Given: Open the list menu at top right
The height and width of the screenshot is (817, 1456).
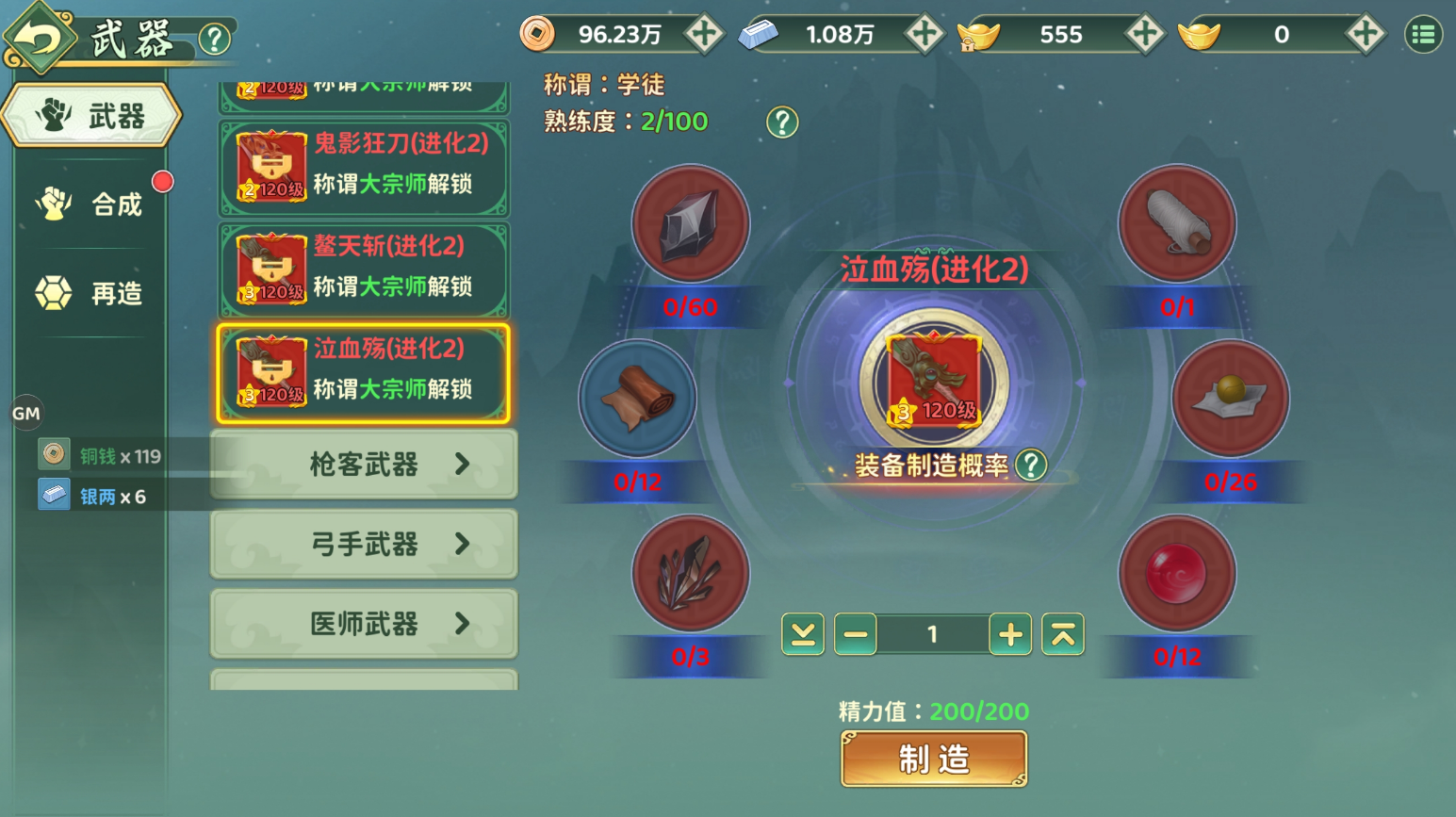Looking at the screenshot, I should 1424,34.
